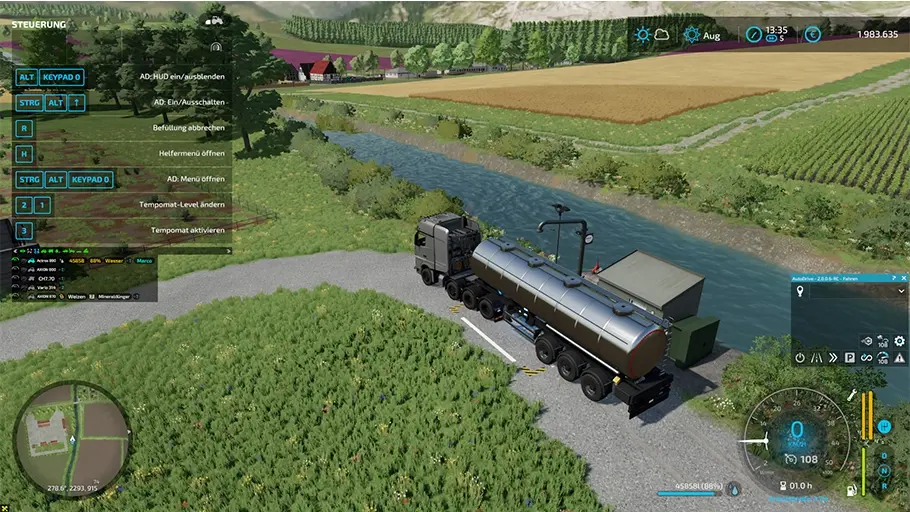Toggle the AutoDrive power button

[x=800, y=358]
